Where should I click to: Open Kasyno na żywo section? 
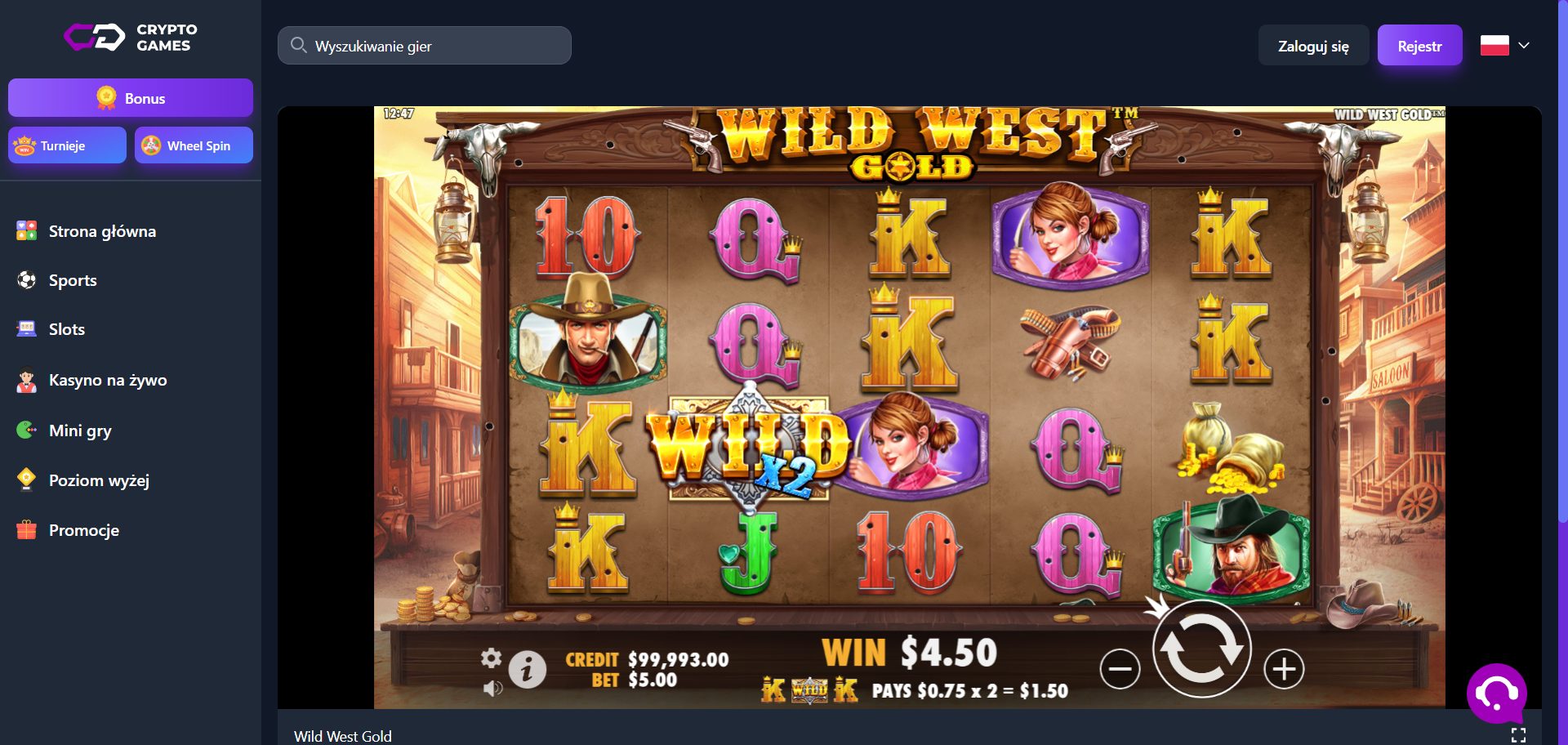coord(107,380)
